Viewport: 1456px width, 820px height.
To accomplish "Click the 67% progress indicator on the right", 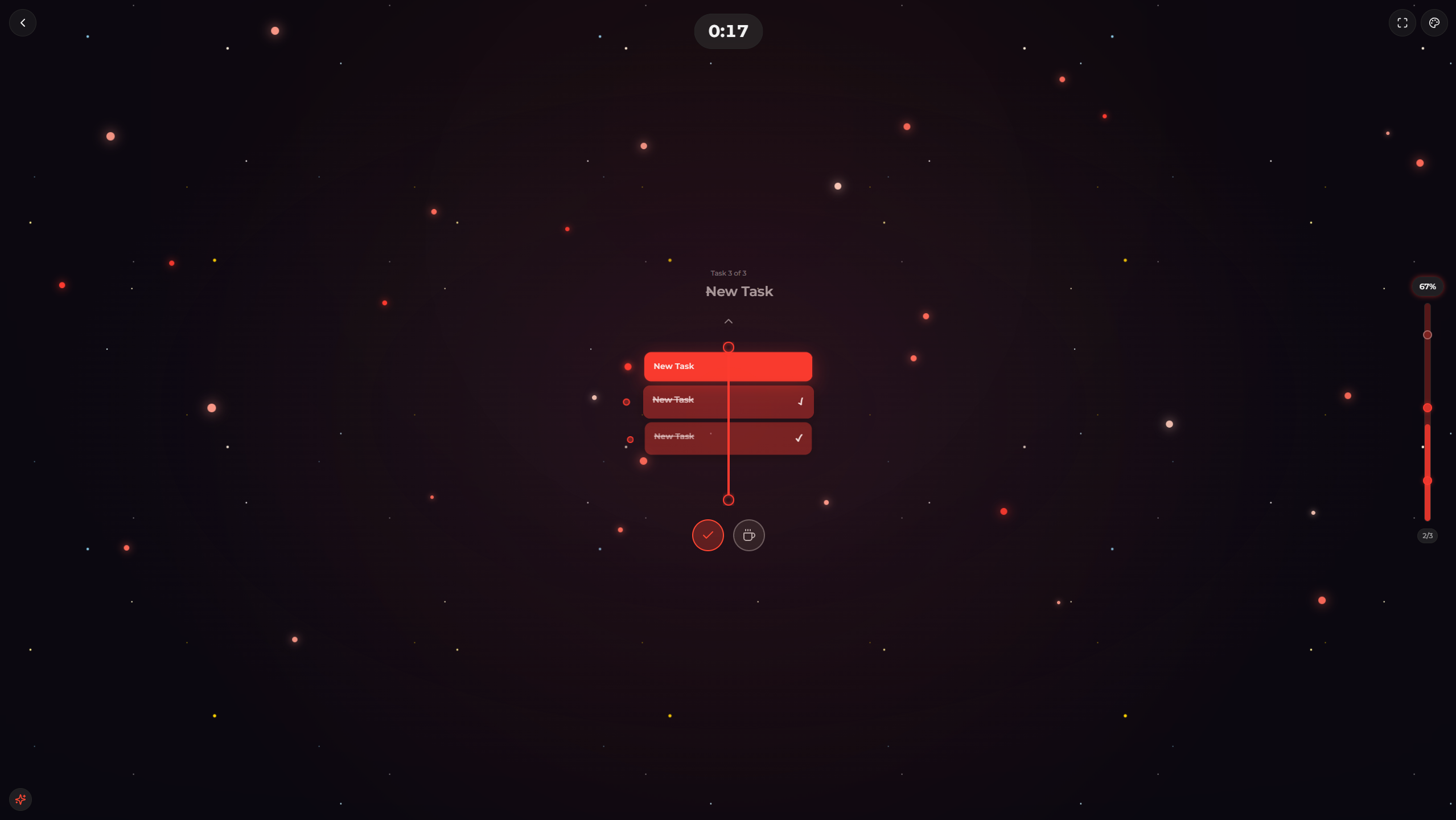I will point(1426,286).
